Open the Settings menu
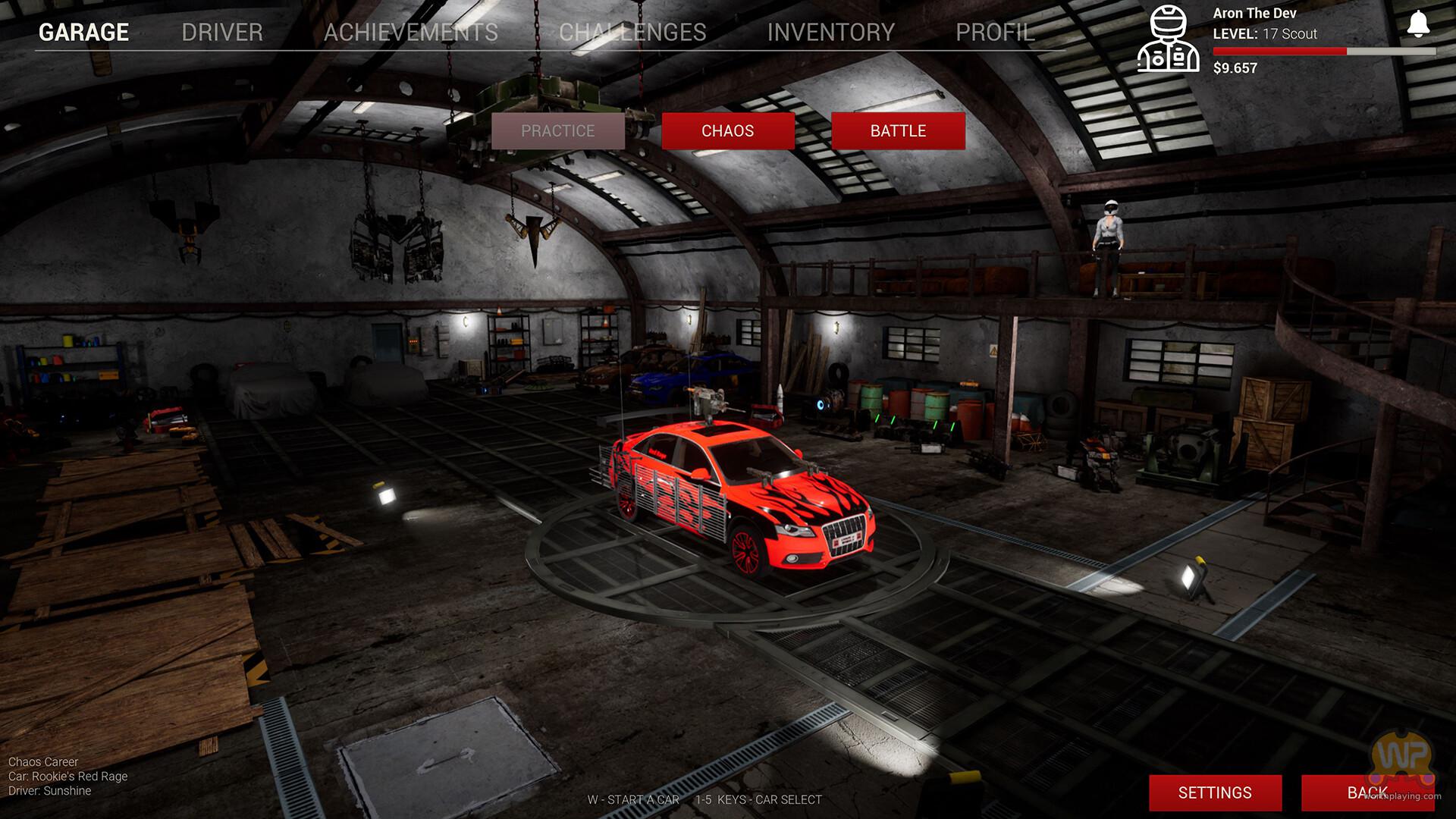Screen dimensions: 1456x819 click(1215, 792)
